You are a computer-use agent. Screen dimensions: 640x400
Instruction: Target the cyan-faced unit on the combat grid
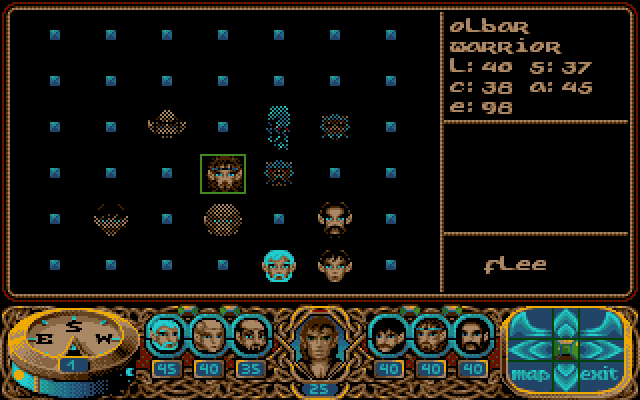coord(279,265)
